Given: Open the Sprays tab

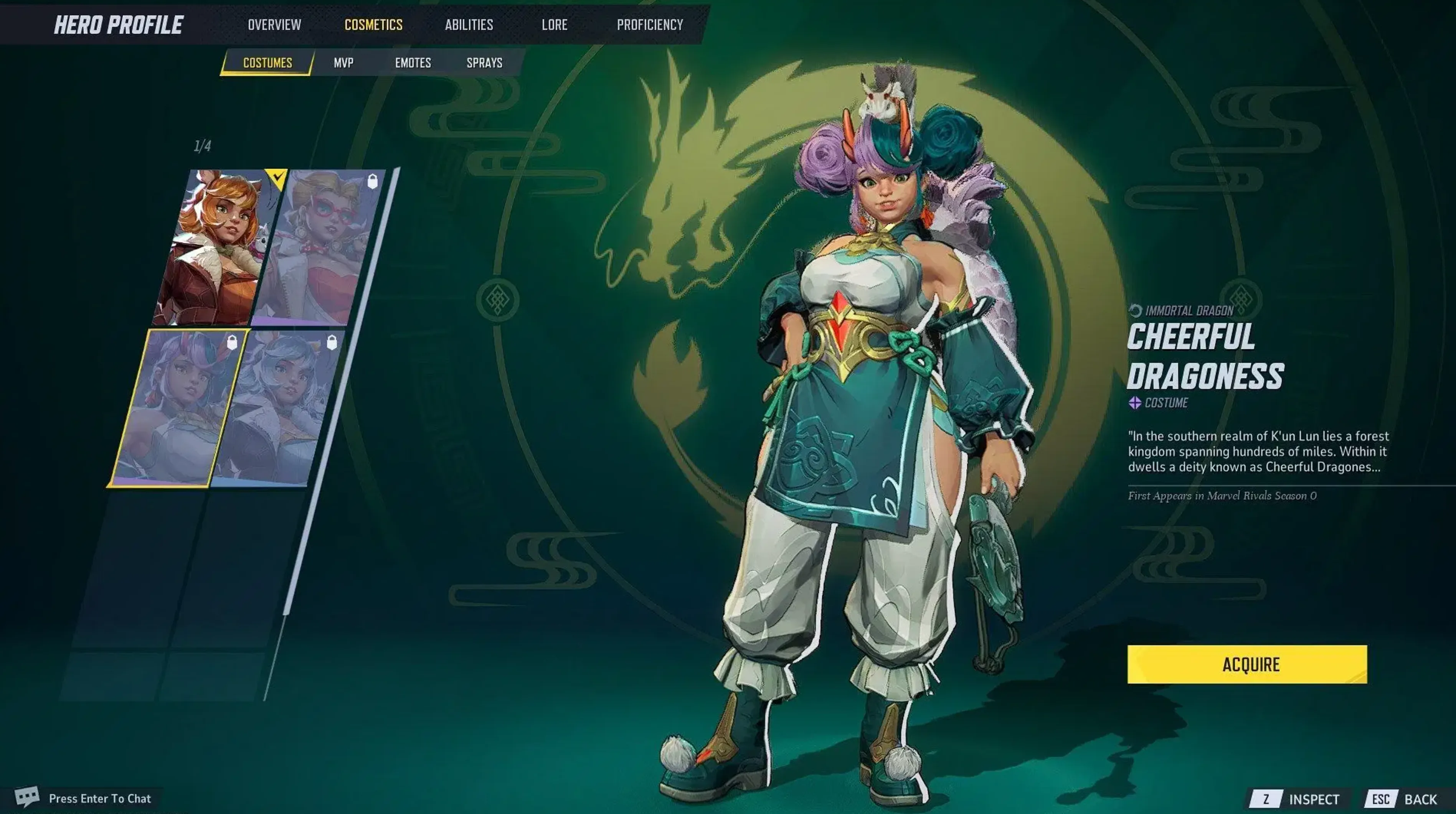Looking at the screenshot, I should (x=484, y=63).
